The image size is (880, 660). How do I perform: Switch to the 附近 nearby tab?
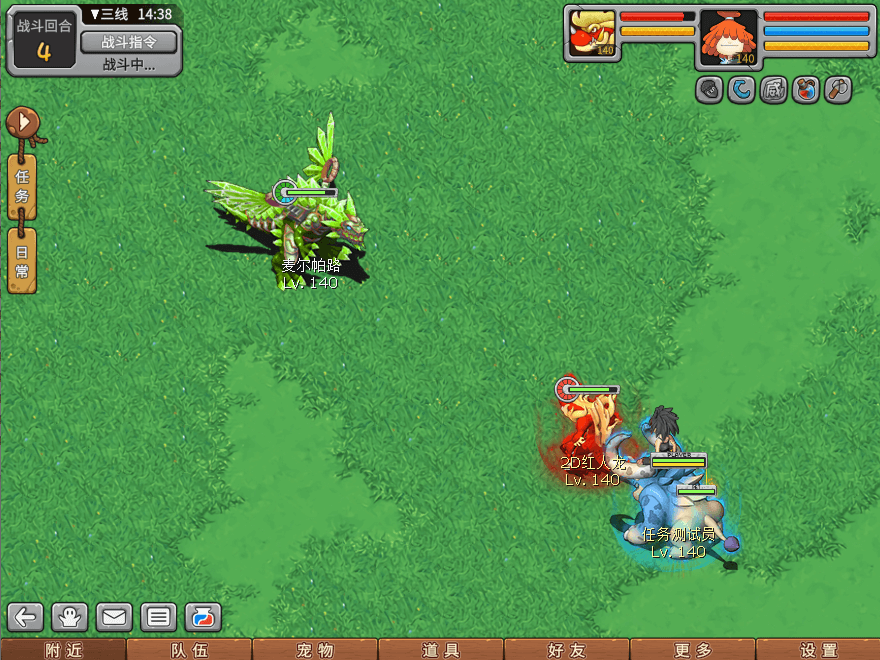pos(63,650)
